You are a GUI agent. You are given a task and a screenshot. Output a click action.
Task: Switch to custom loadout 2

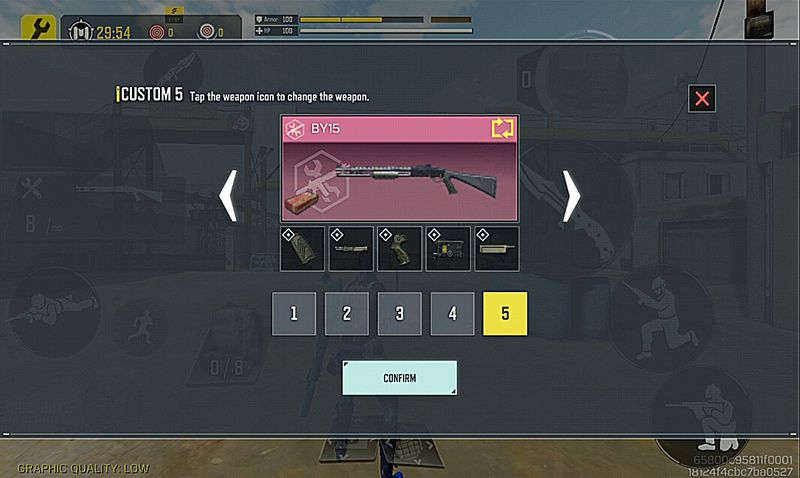[x=347, y=313]
